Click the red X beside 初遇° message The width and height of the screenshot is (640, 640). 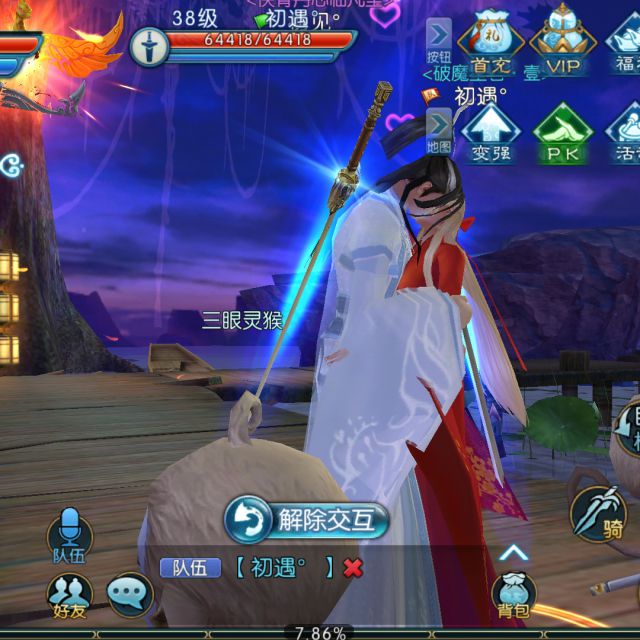coord(352,568)
